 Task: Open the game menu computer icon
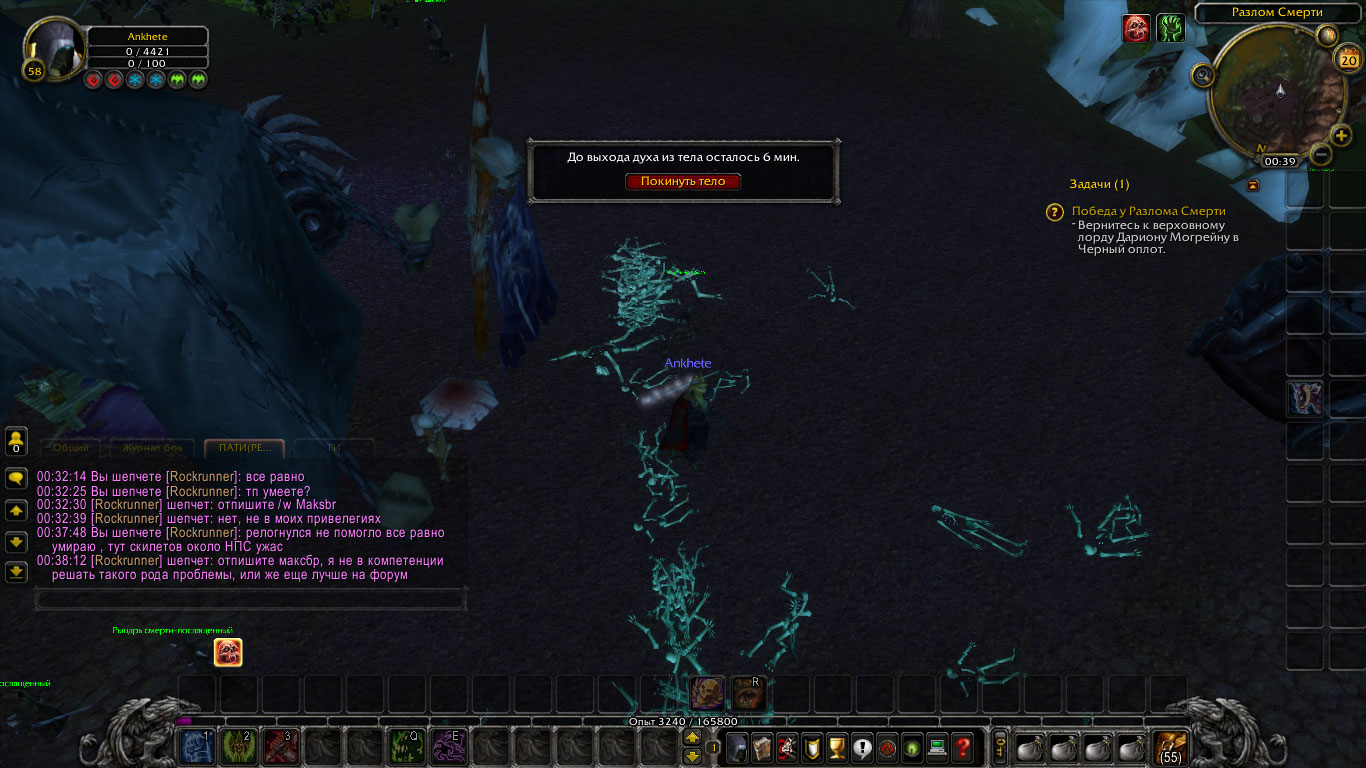[x=937, y=747]
